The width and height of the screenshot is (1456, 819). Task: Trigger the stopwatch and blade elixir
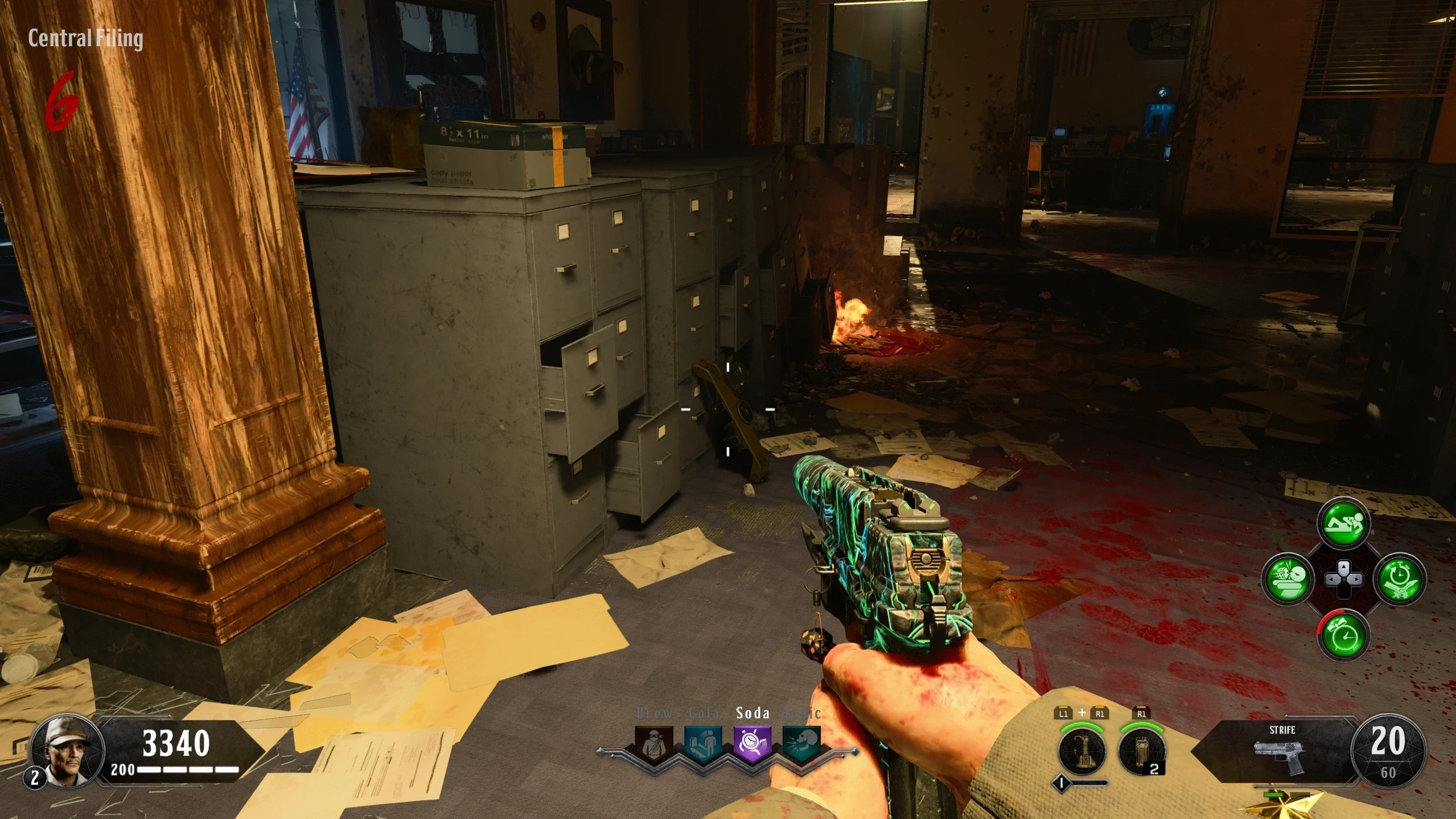click(x=1400, y=579)
